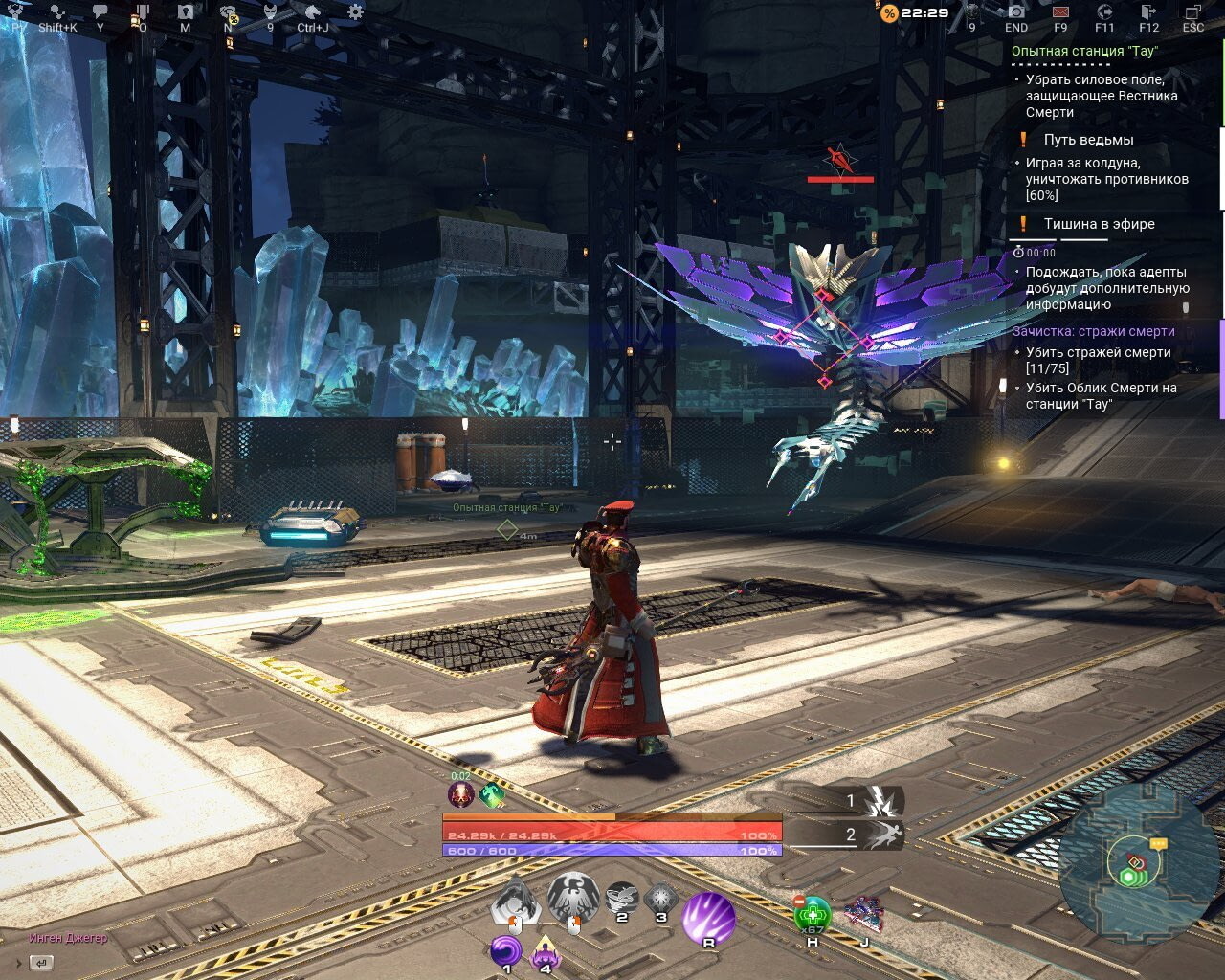Open the game settings gear
Image resolution: width=1225 pixels, height=980 pixels.
354,11
